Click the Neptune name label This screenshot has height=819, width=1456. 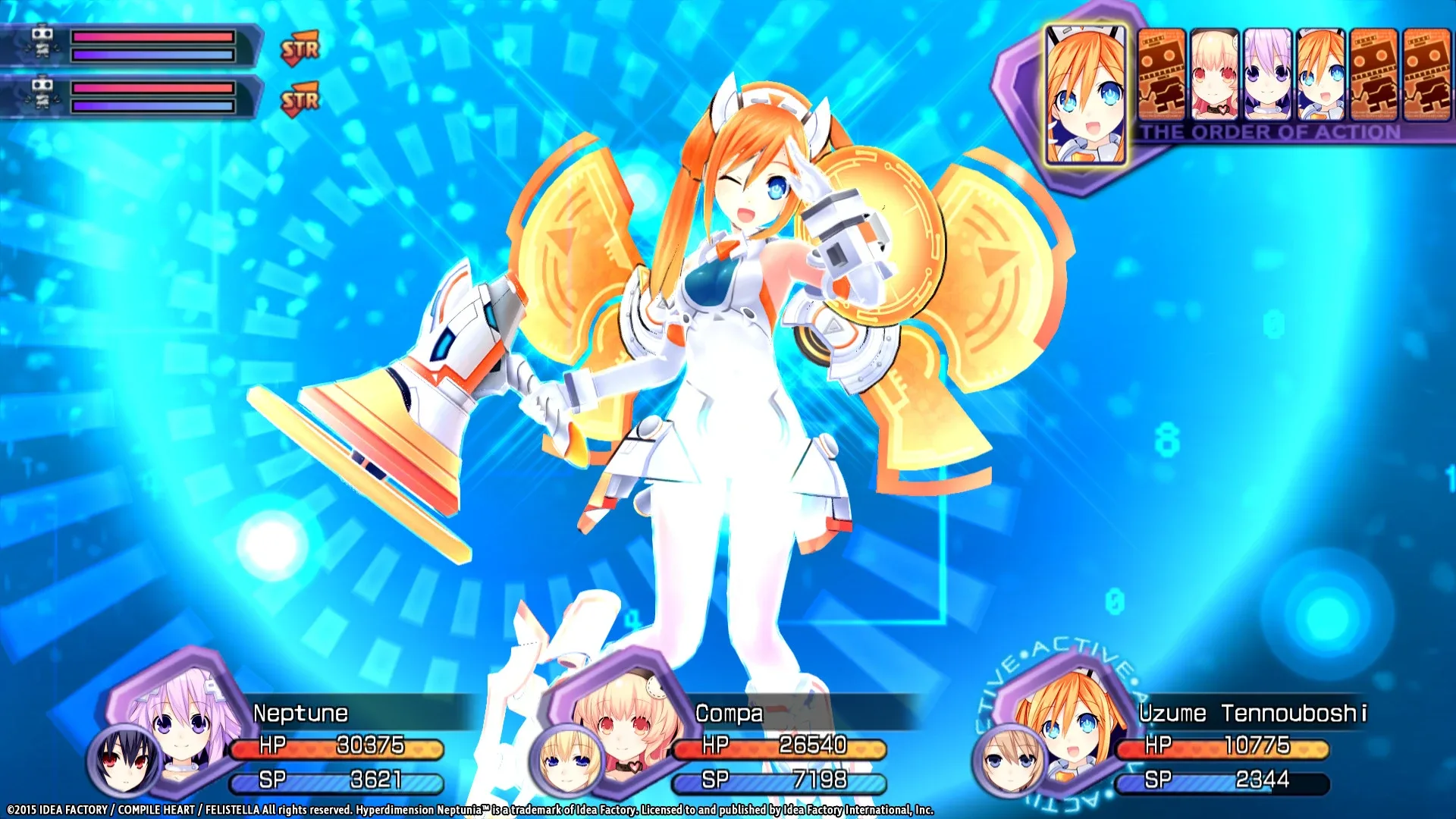[300, 713]
